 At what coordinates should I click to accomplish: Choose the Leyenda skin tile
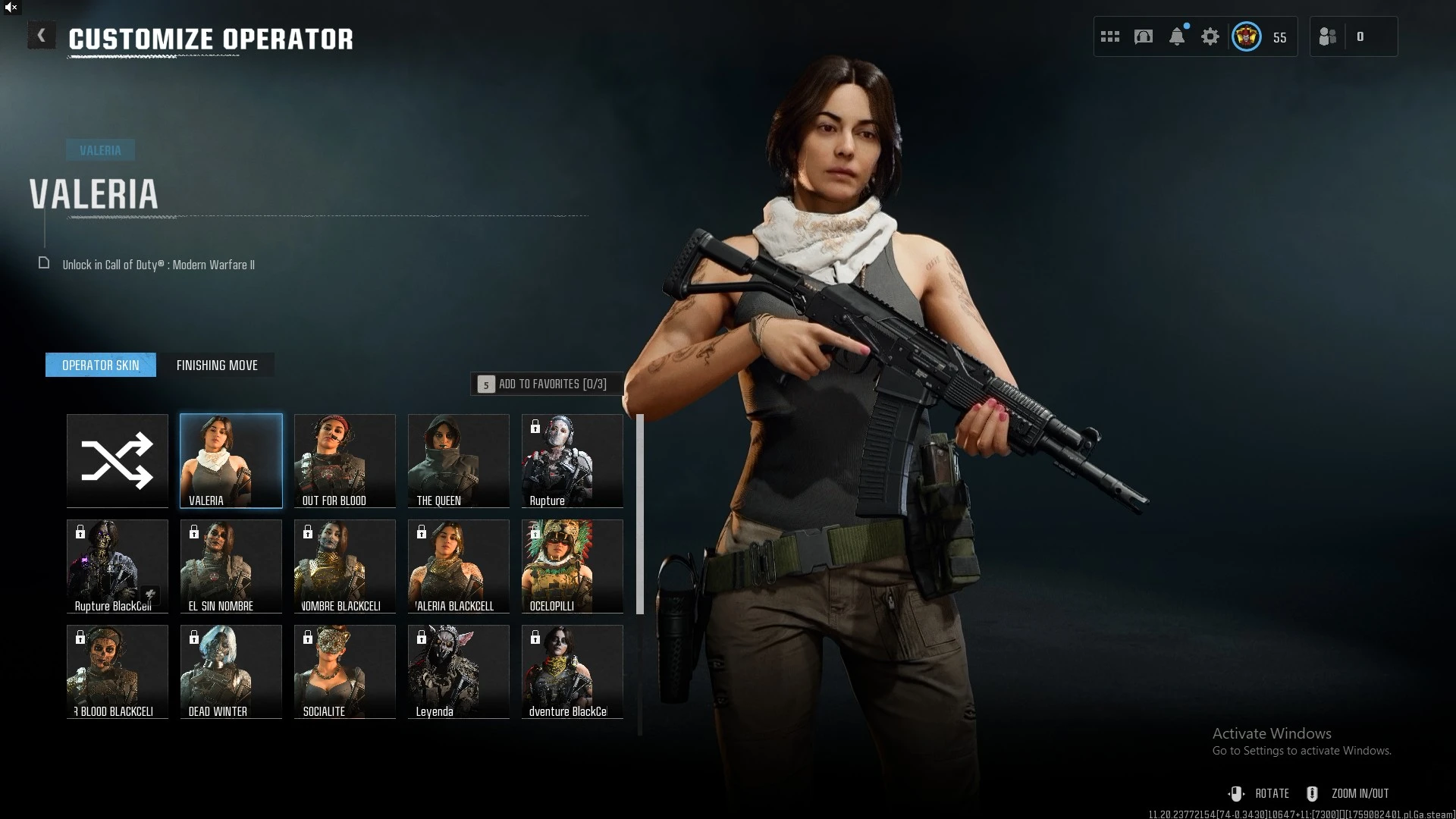[x=459, y=671]
